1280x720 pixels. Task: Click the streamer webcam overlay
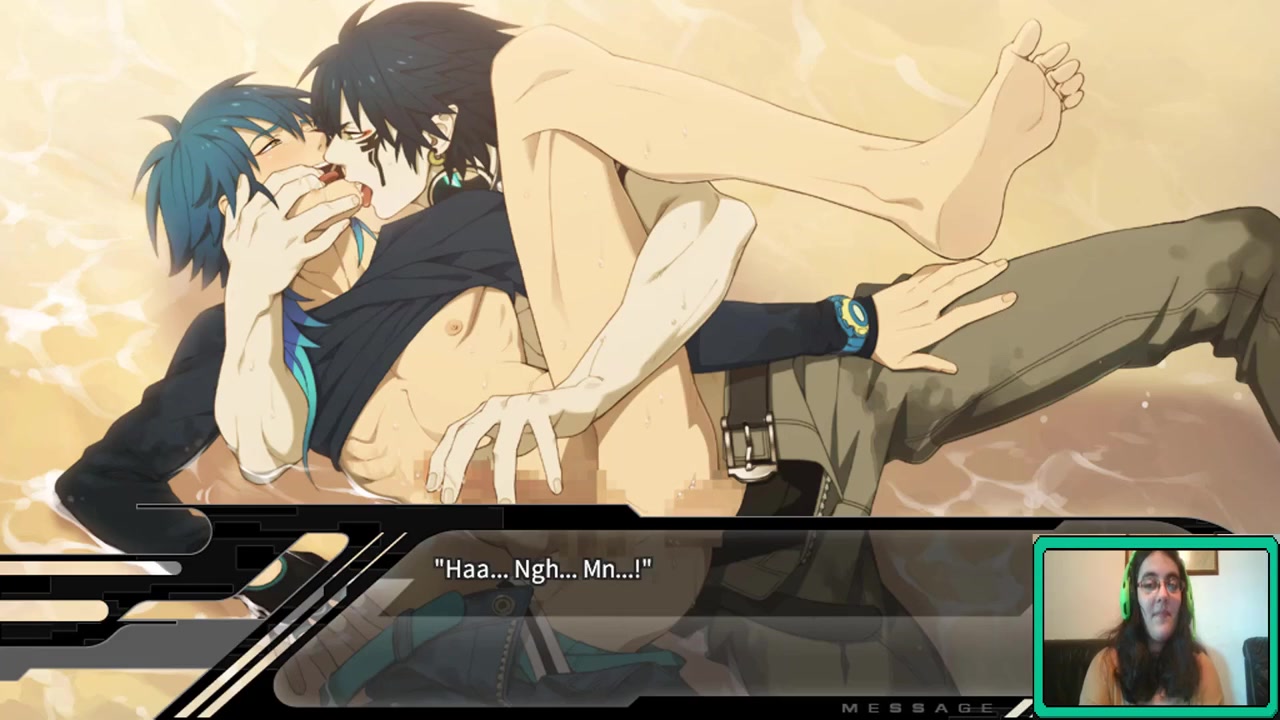coord(1155,627)
